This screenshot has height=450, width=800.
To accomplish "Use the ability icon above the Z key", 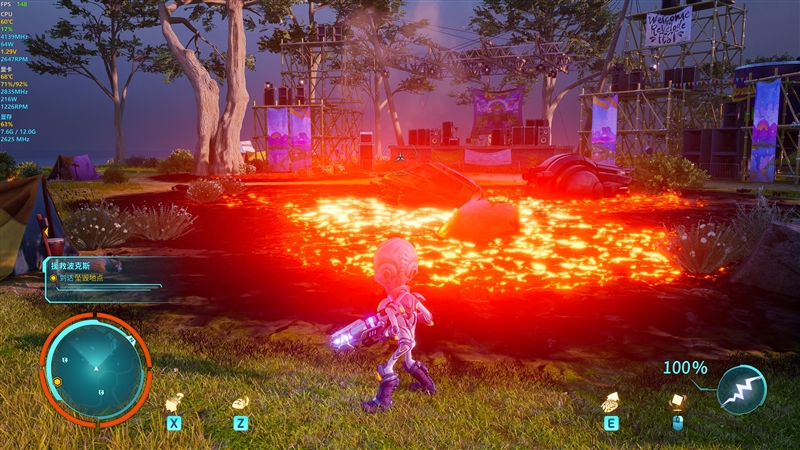I will coord(240,402).
